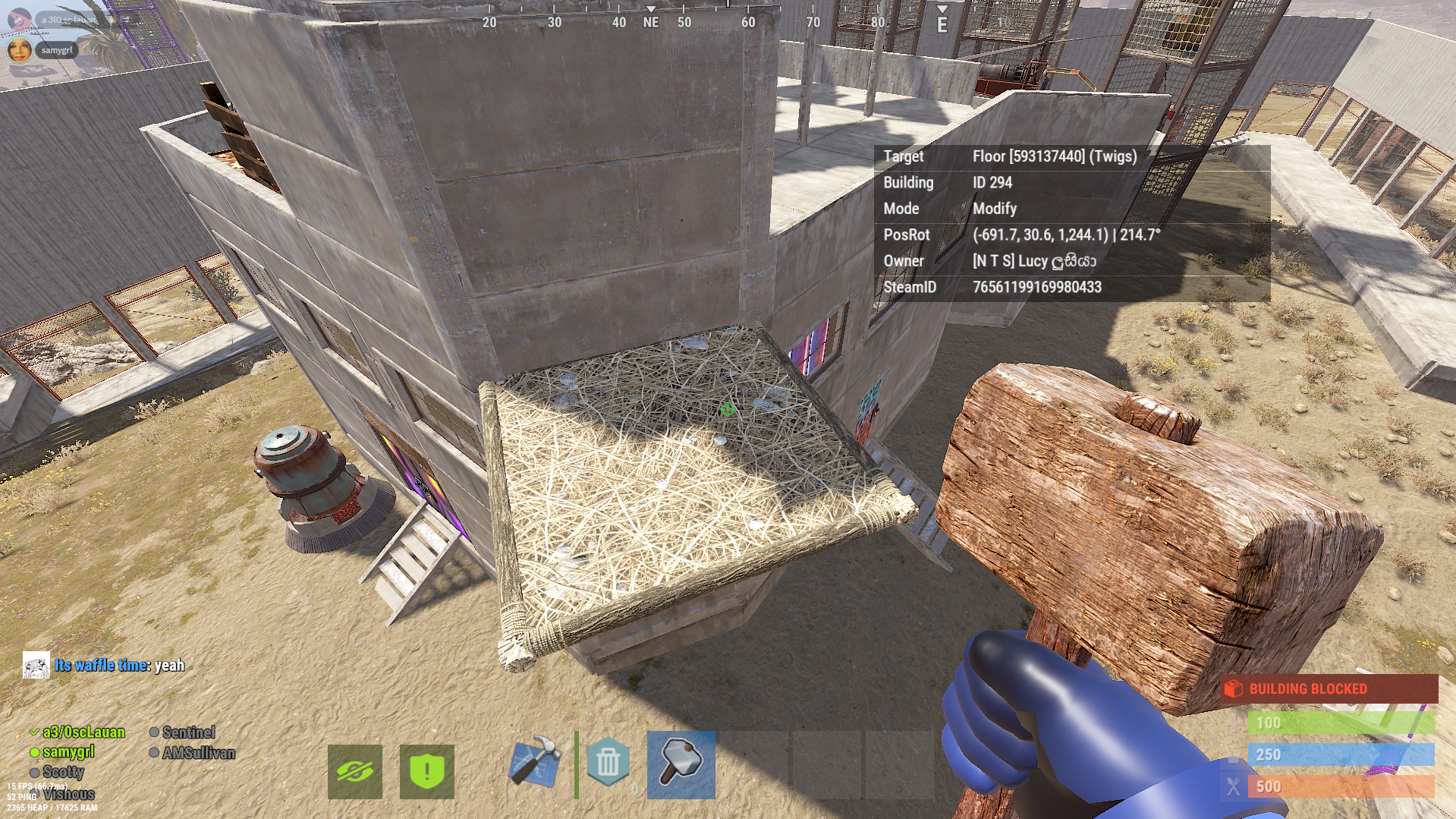1456x819 pixels.
Task: Select the hammer hotbar slot
Action: 681,764
